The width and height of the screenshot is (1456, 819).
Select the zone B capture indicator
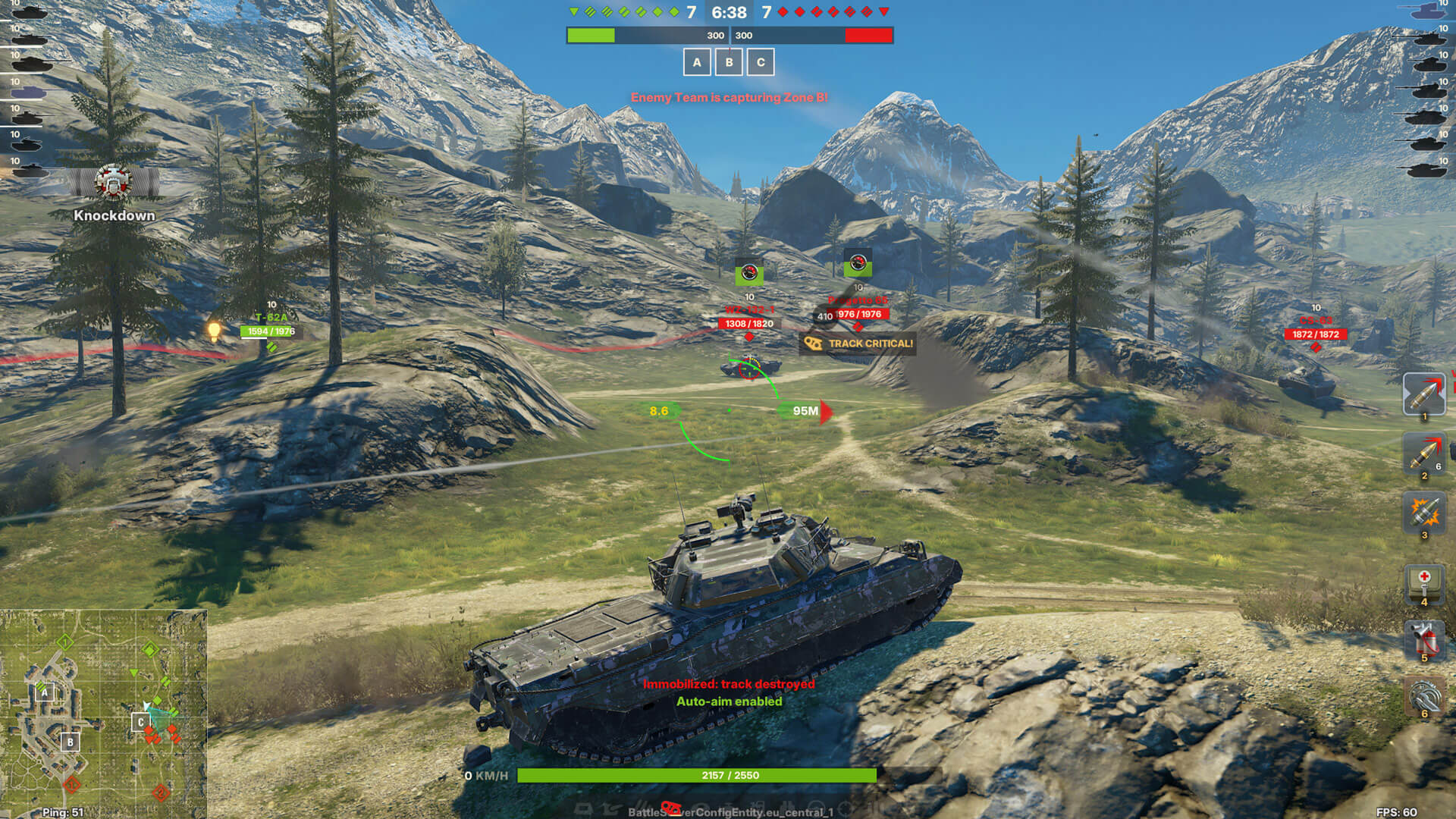click(729, 62)
